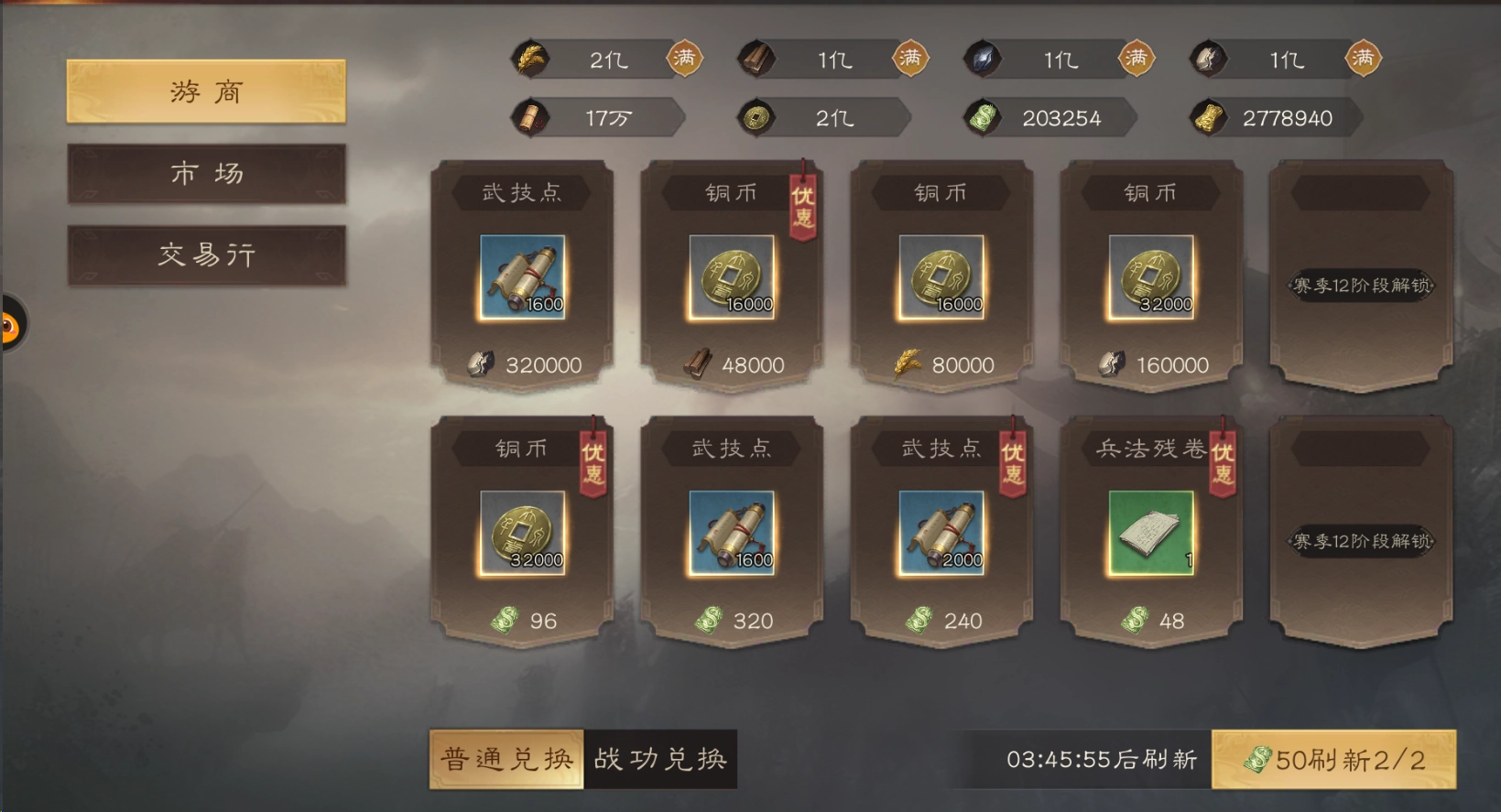Buy the 武技点 item costing 320000 stone

coord(520,275)
